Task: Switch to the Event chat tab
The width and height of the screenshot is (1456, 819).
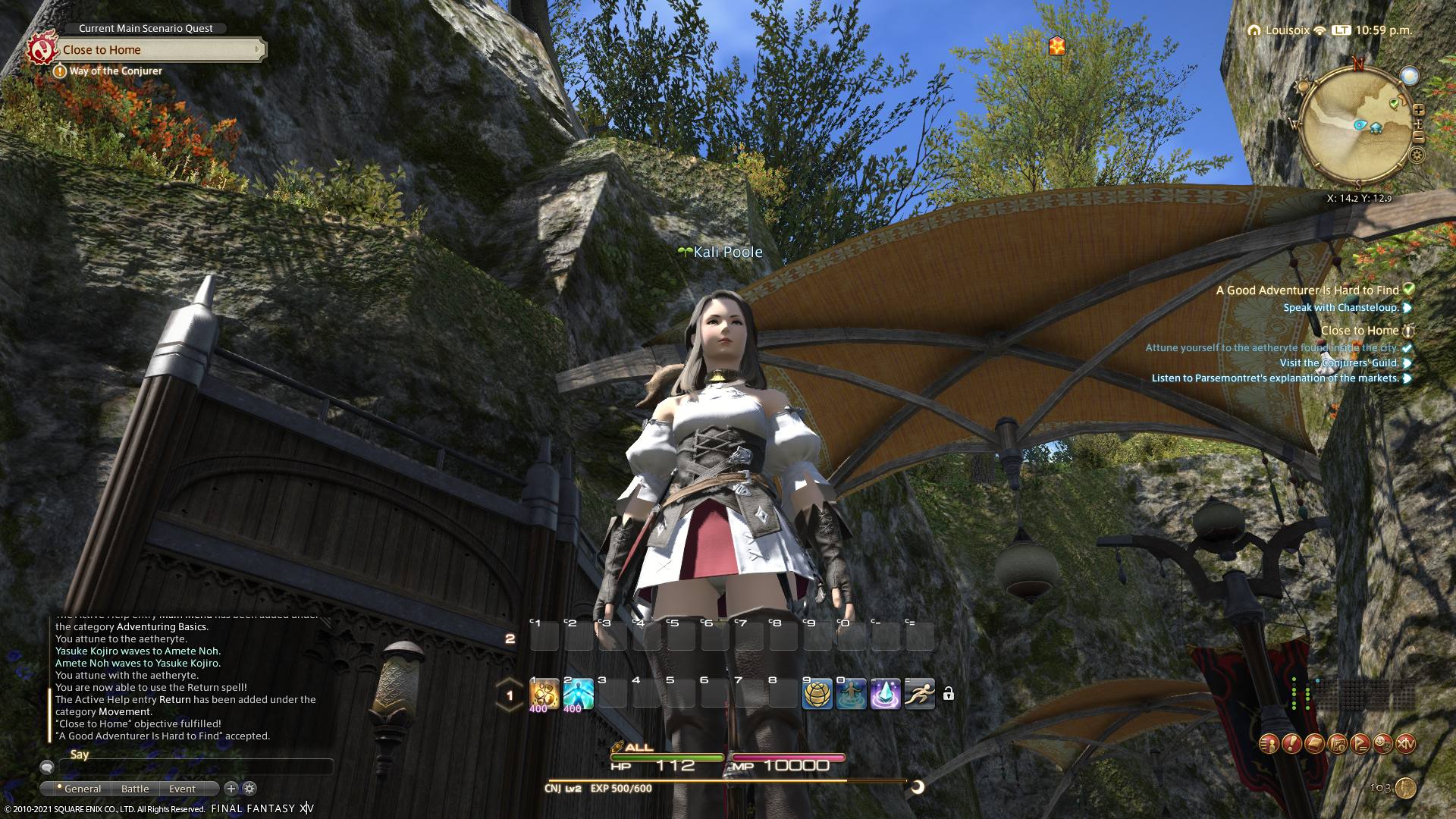Action: [x=182, y=789]
